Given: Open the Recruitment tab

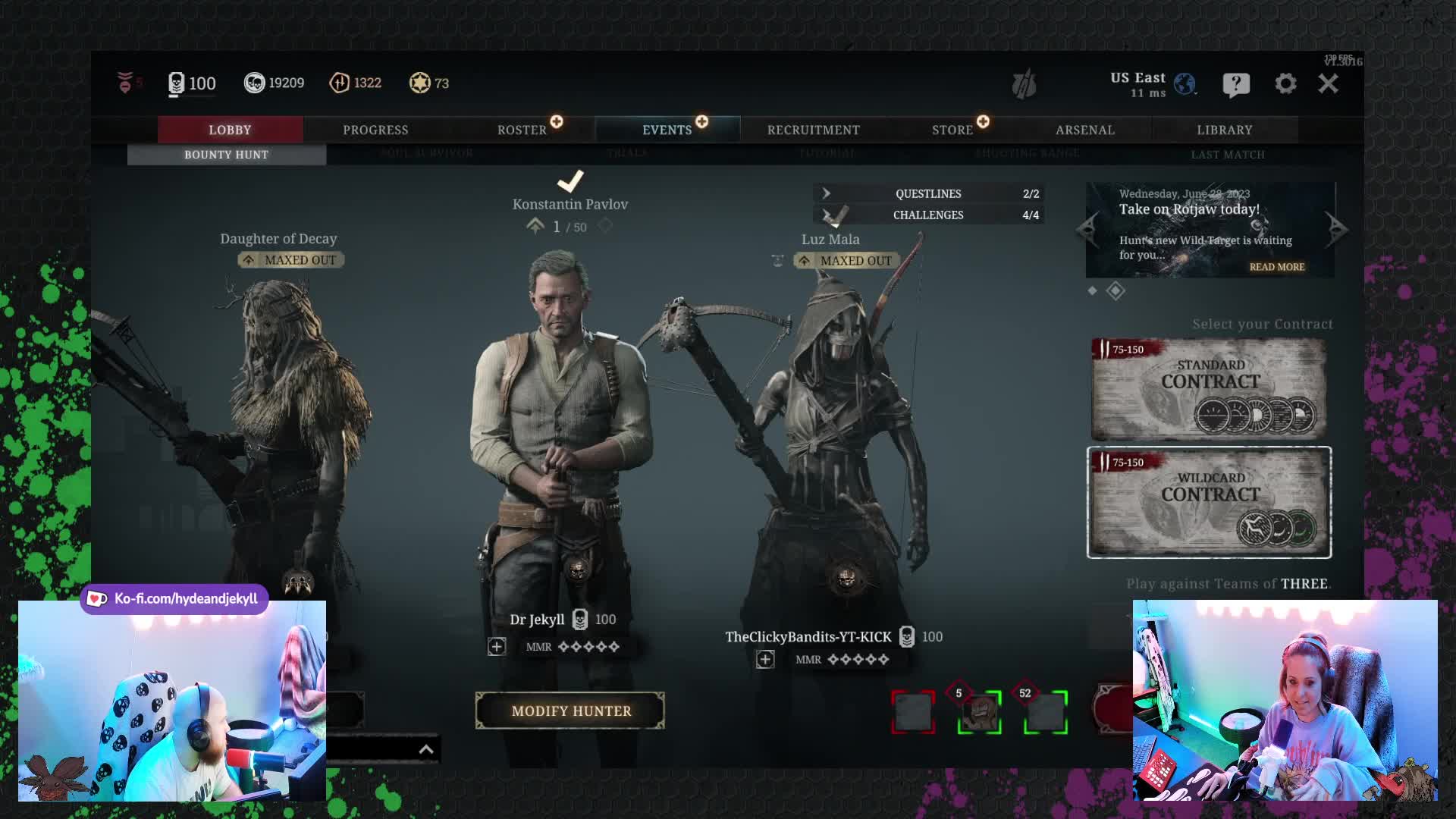Looking at the screenshot, I should tap(813, 130).
